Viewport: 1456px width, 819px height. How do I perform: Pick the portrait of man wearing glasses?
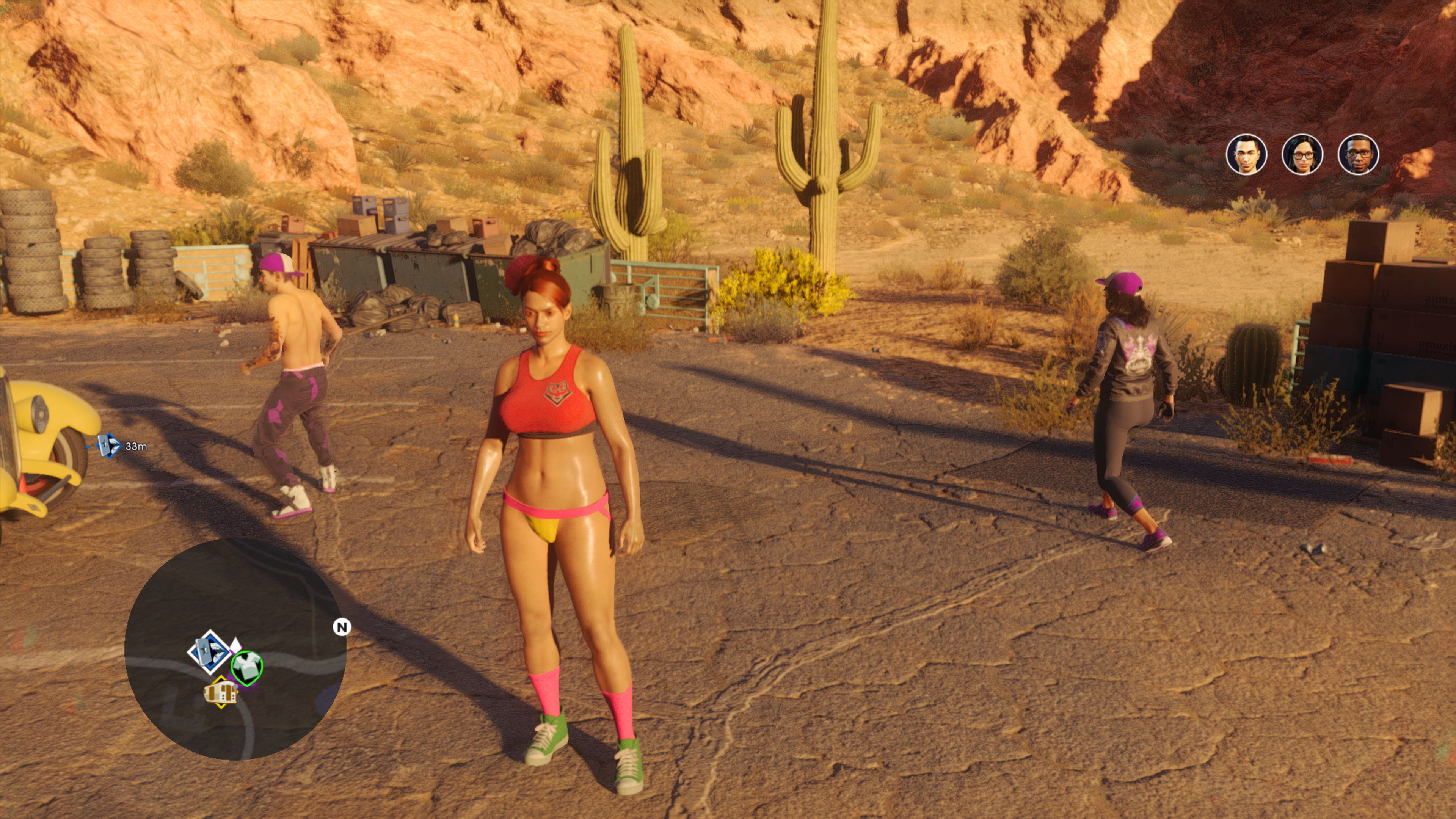1358,154
